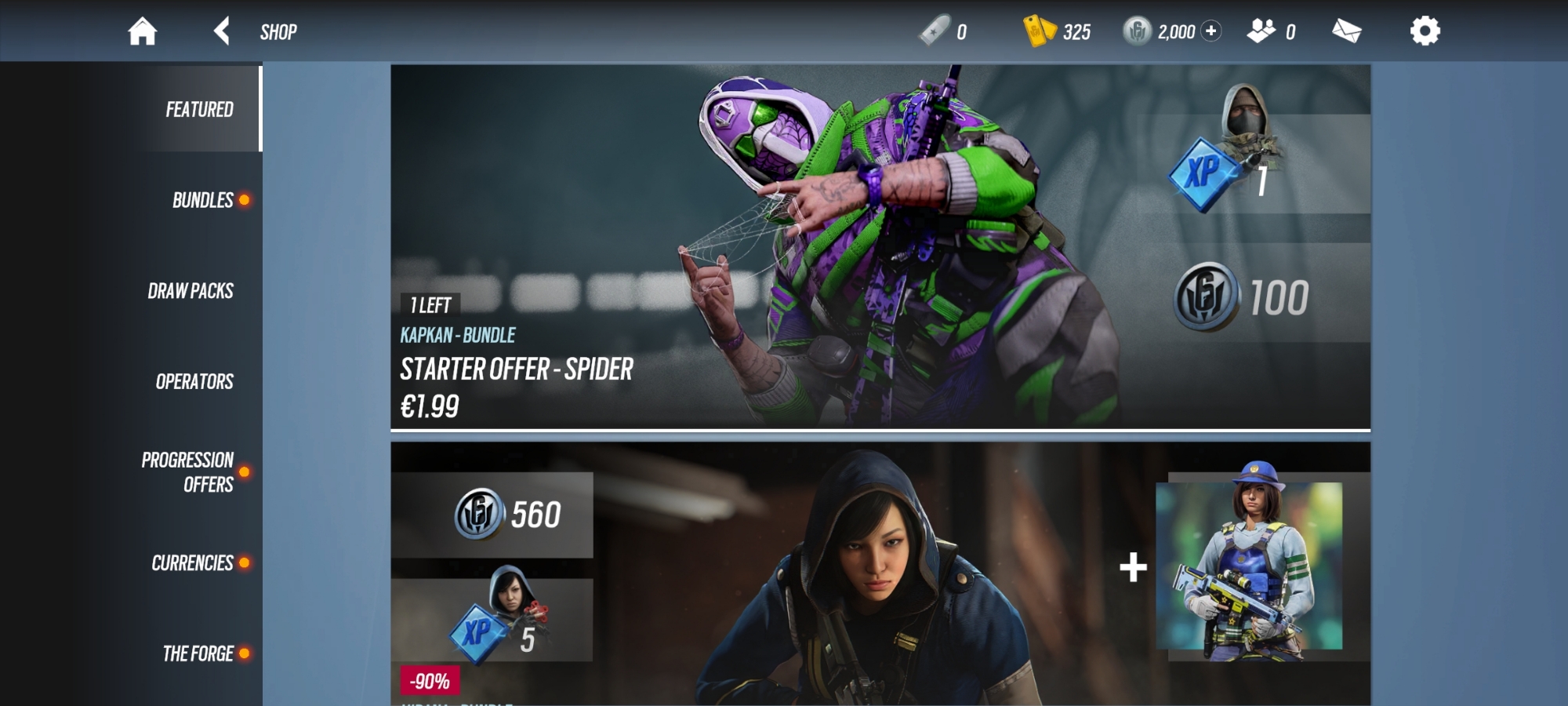Switch to the Currencies tab
Image resolution: width=1568 pixels, height=706 pixels.
[x=192, y=563]
